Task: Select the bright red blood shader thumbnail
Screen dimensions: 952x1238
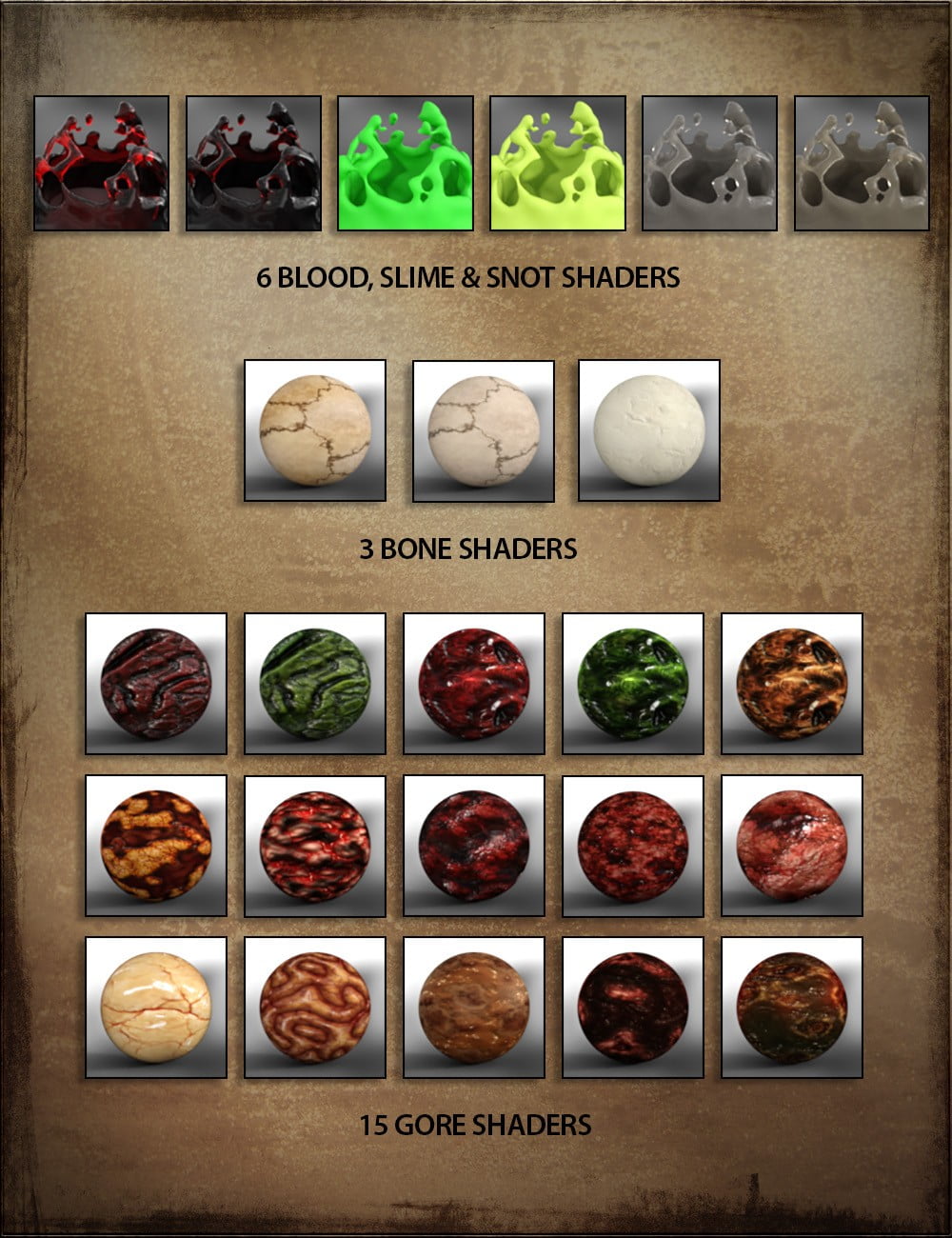Action: [102, 163]
